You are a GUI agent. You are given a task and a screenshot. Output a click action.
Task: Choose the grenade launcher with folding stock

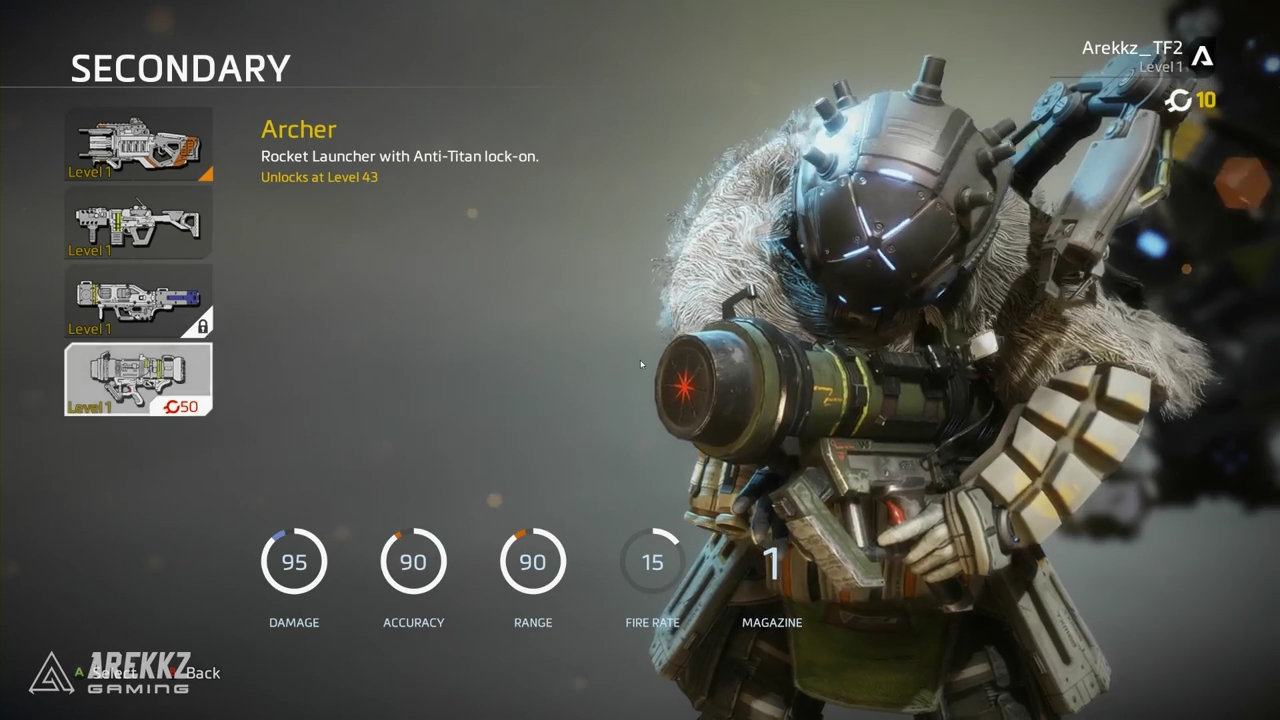click(x=138, y=223)
